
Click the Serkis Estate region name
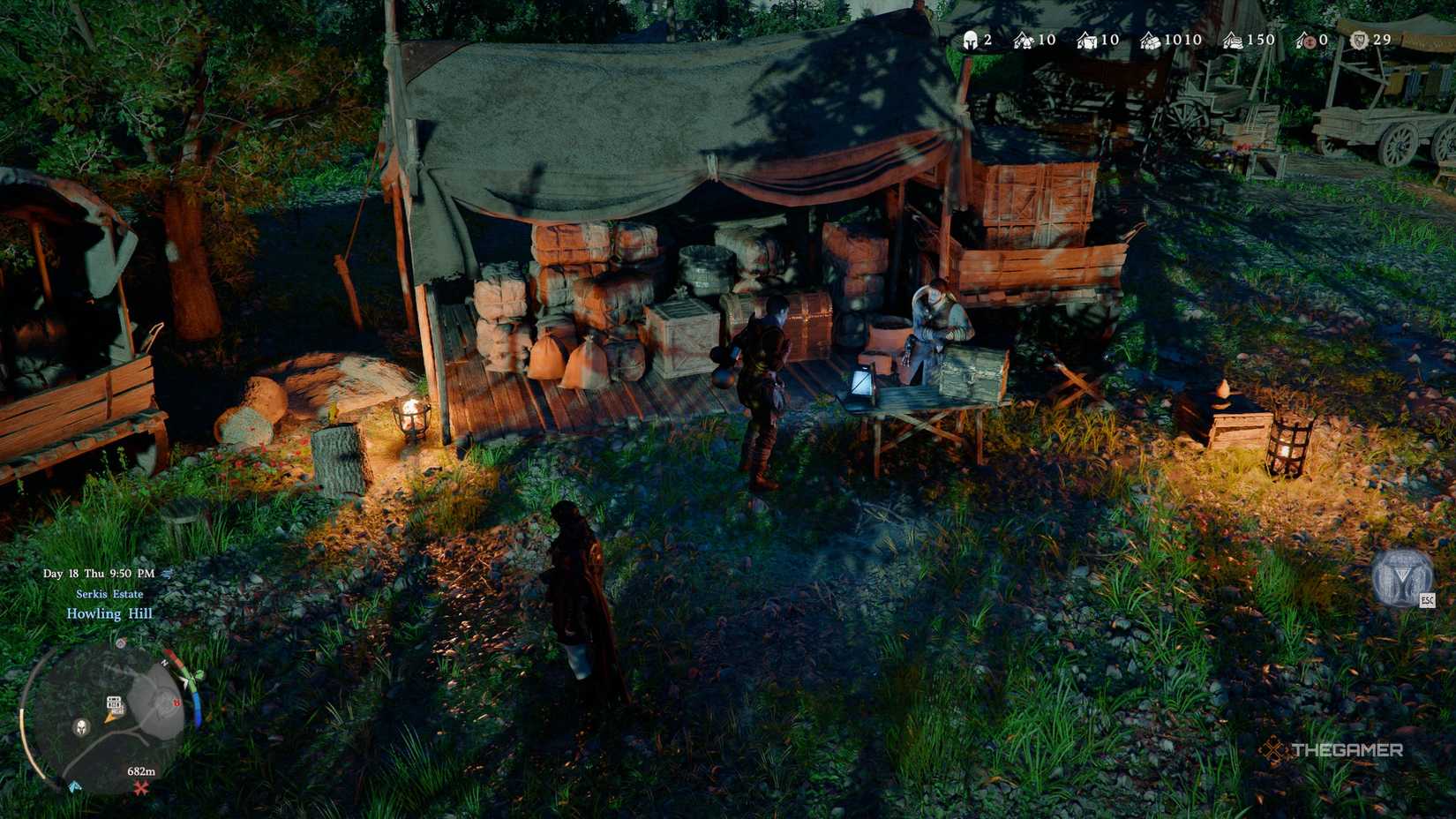pos(110,594)
